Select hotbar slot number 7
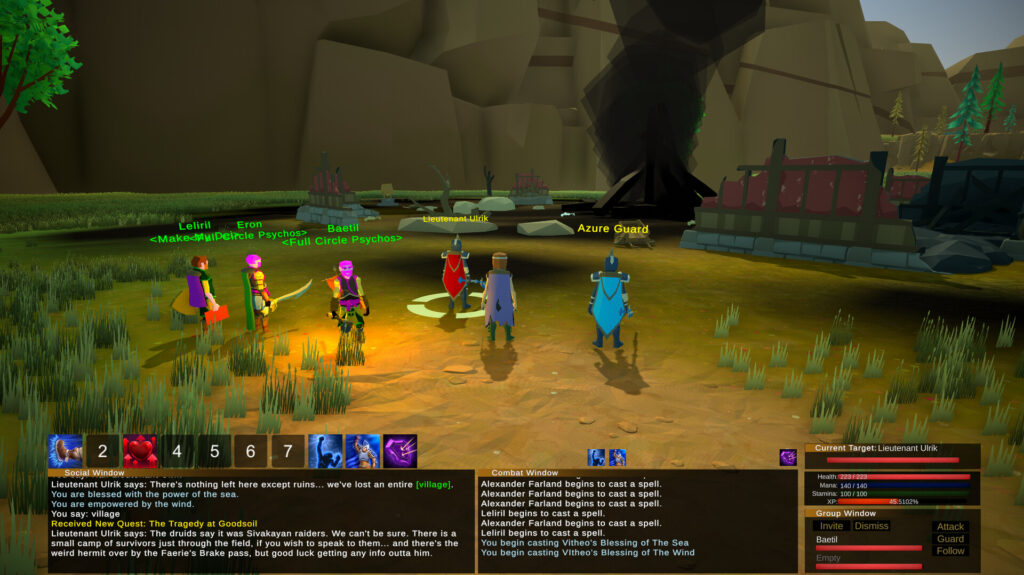The width and height of the screenshot is (1024, 575). click(x=288, y=451)
